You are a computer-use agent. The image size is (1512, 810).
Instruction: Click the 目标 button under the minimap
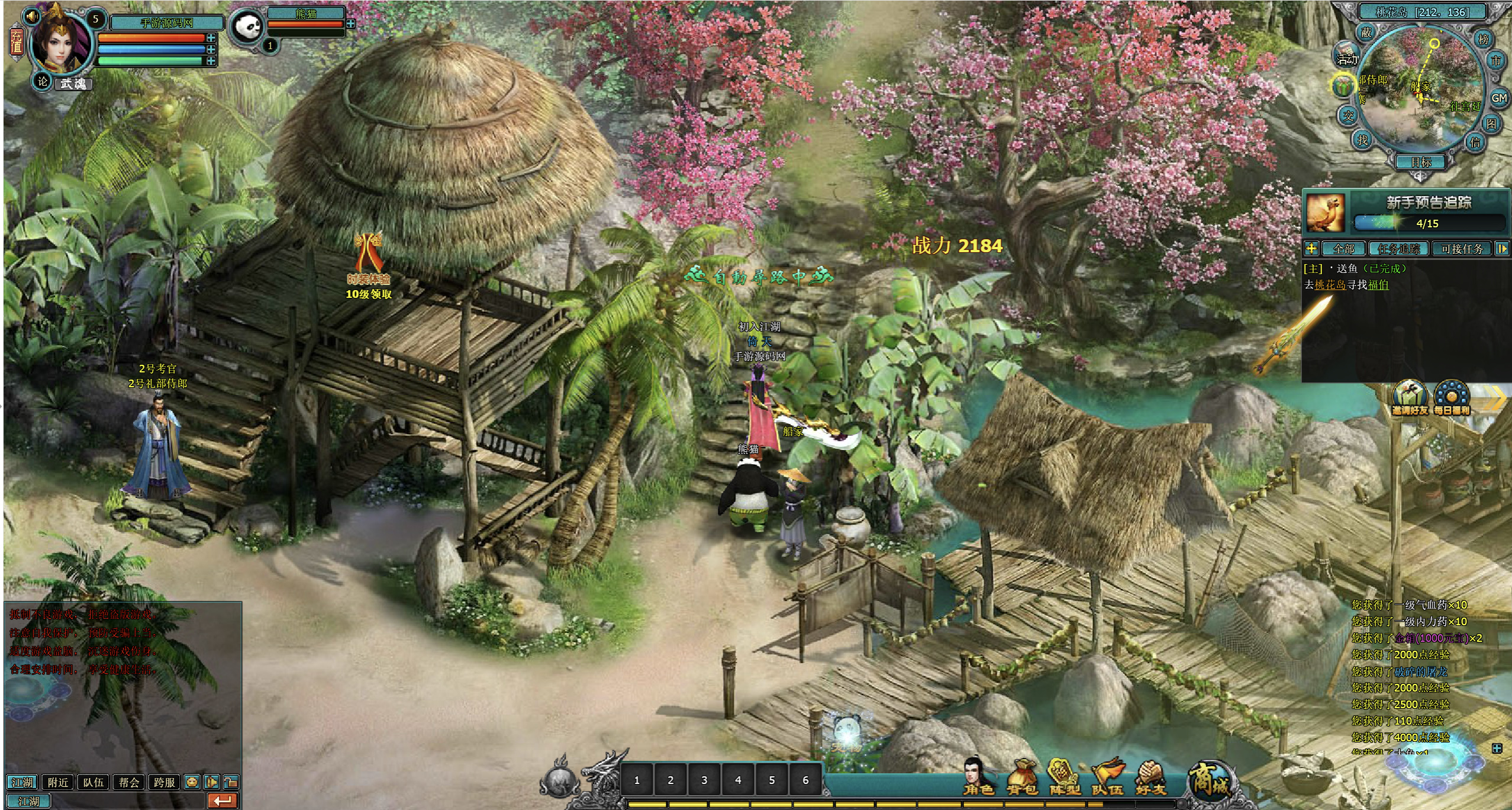1421,162
